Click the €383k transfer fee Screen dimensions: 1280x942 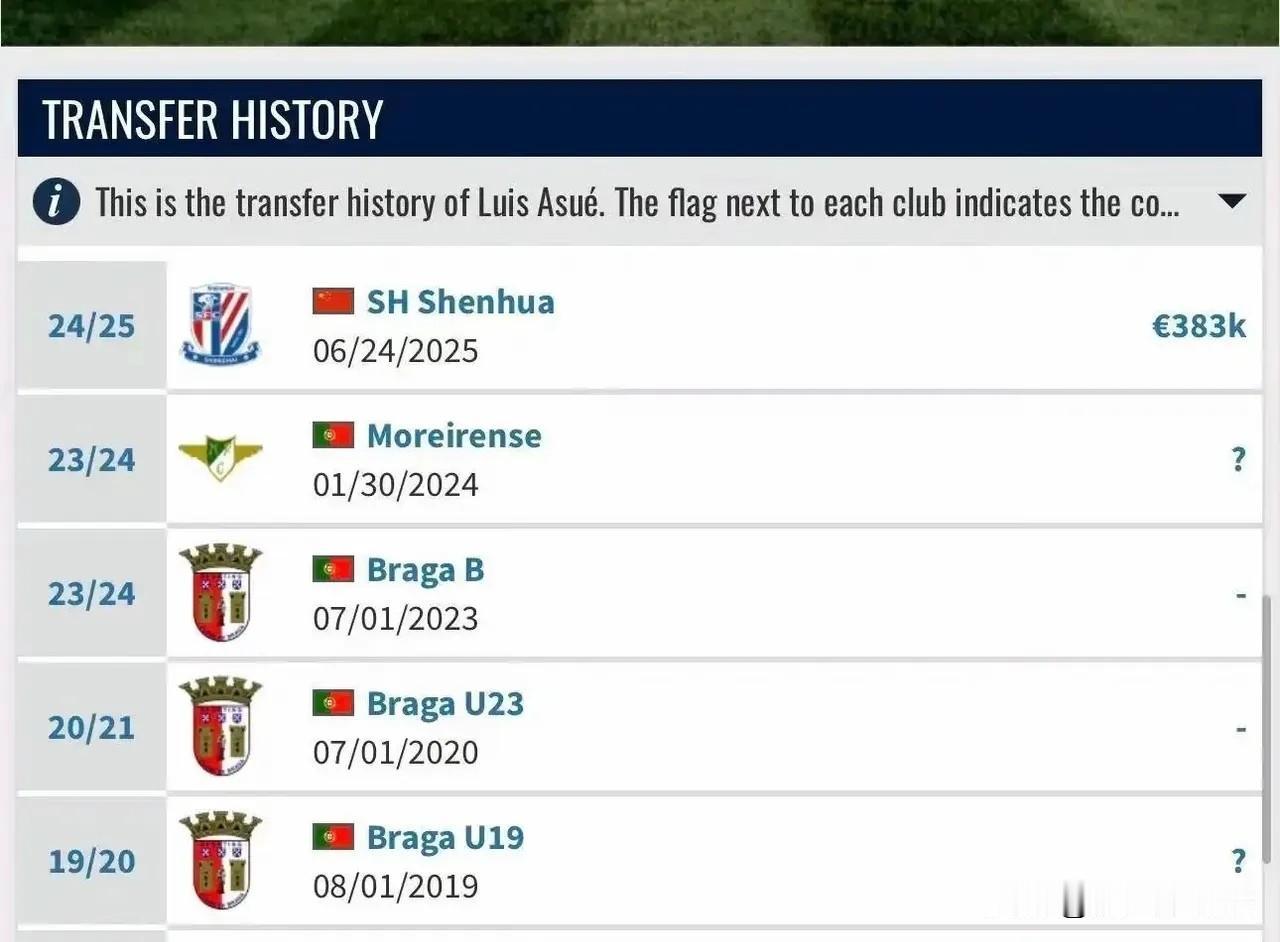point(1199,326)
